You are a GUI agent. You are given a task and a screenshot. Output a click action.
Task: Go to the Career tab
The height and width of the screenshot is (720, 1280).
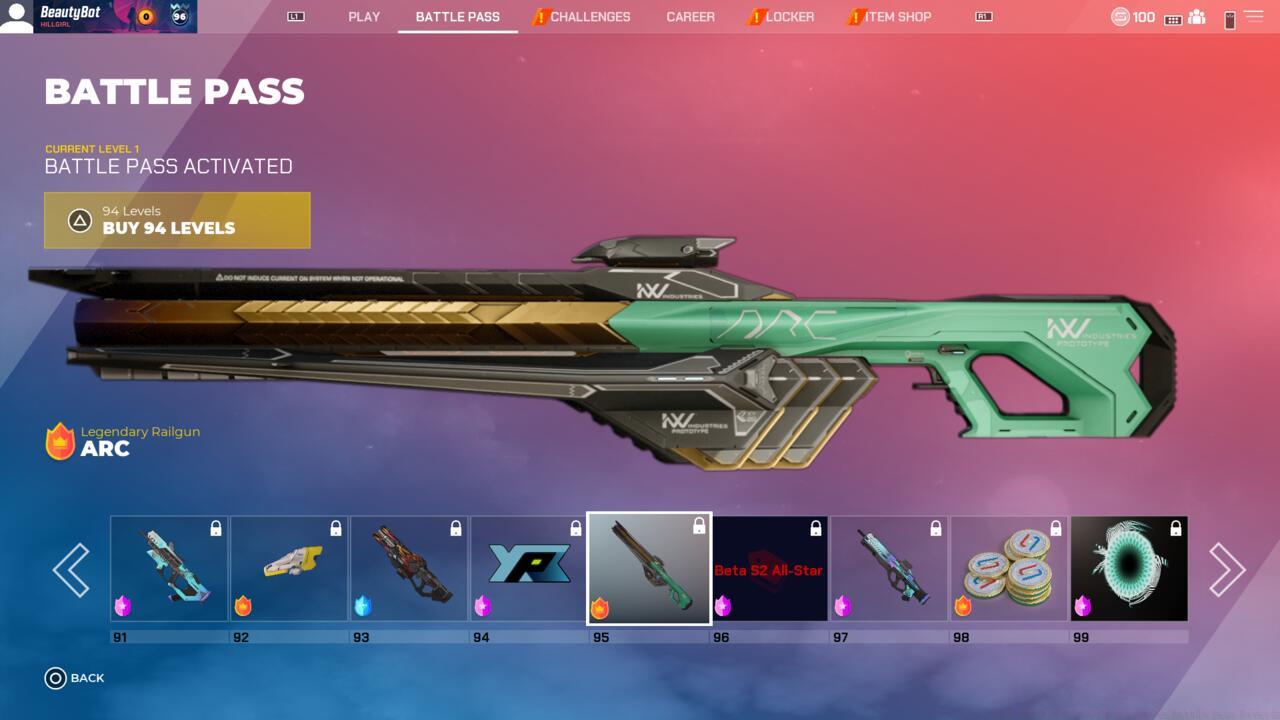tap(691, 17)
